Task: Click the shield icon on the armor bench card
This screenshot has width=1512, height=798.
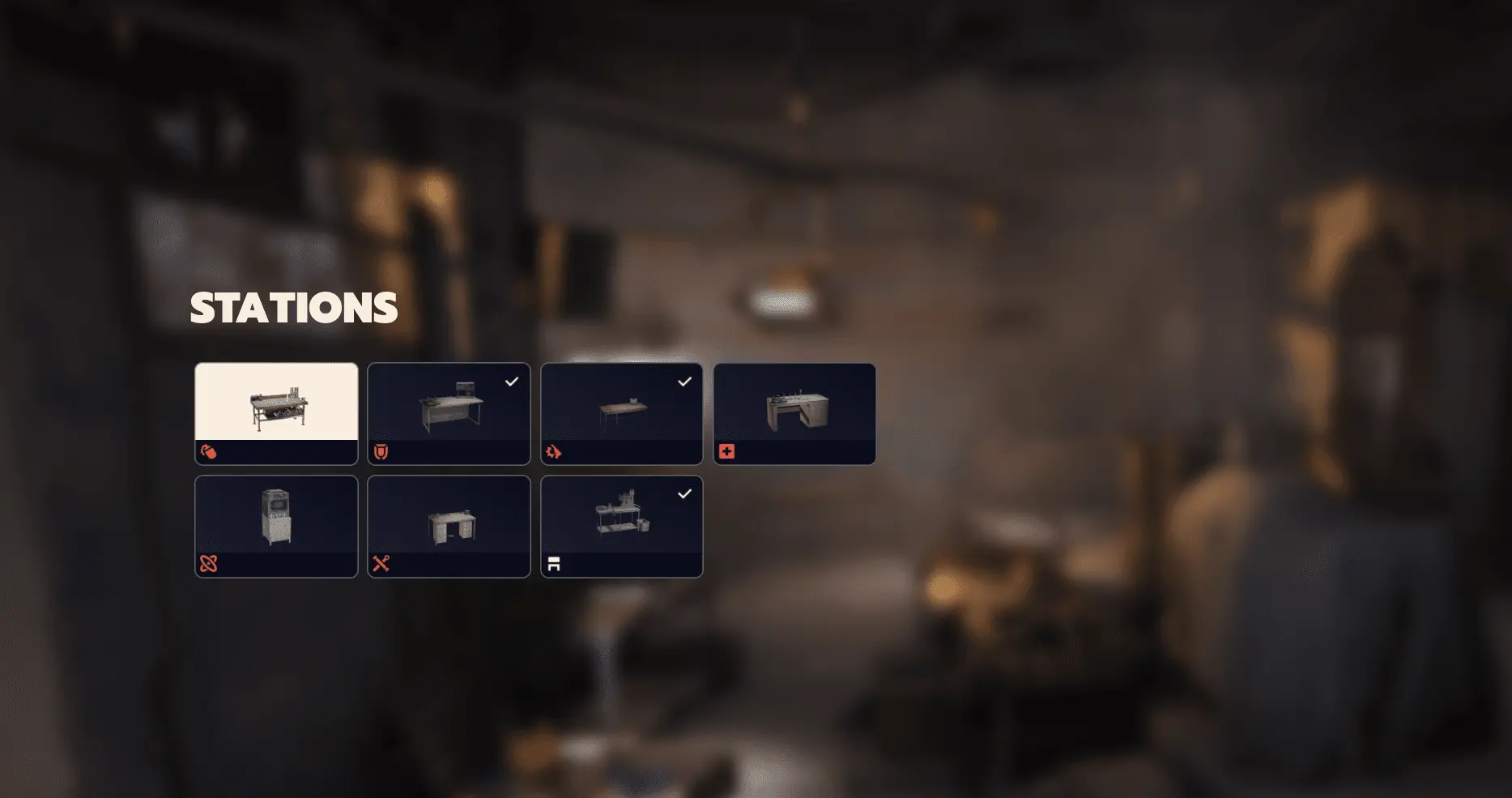Action: point(382,452)
